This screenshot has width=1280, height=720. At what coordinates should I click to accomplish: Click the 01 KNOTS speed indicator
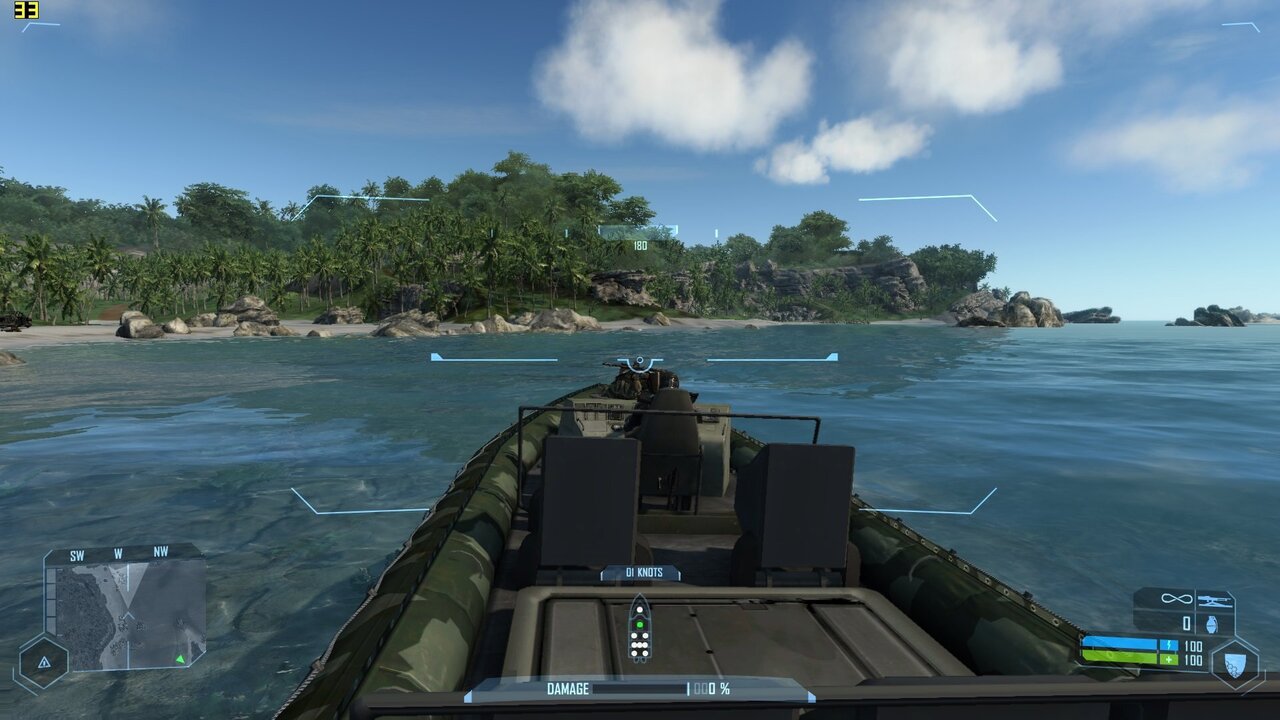(x=644, y=573)
